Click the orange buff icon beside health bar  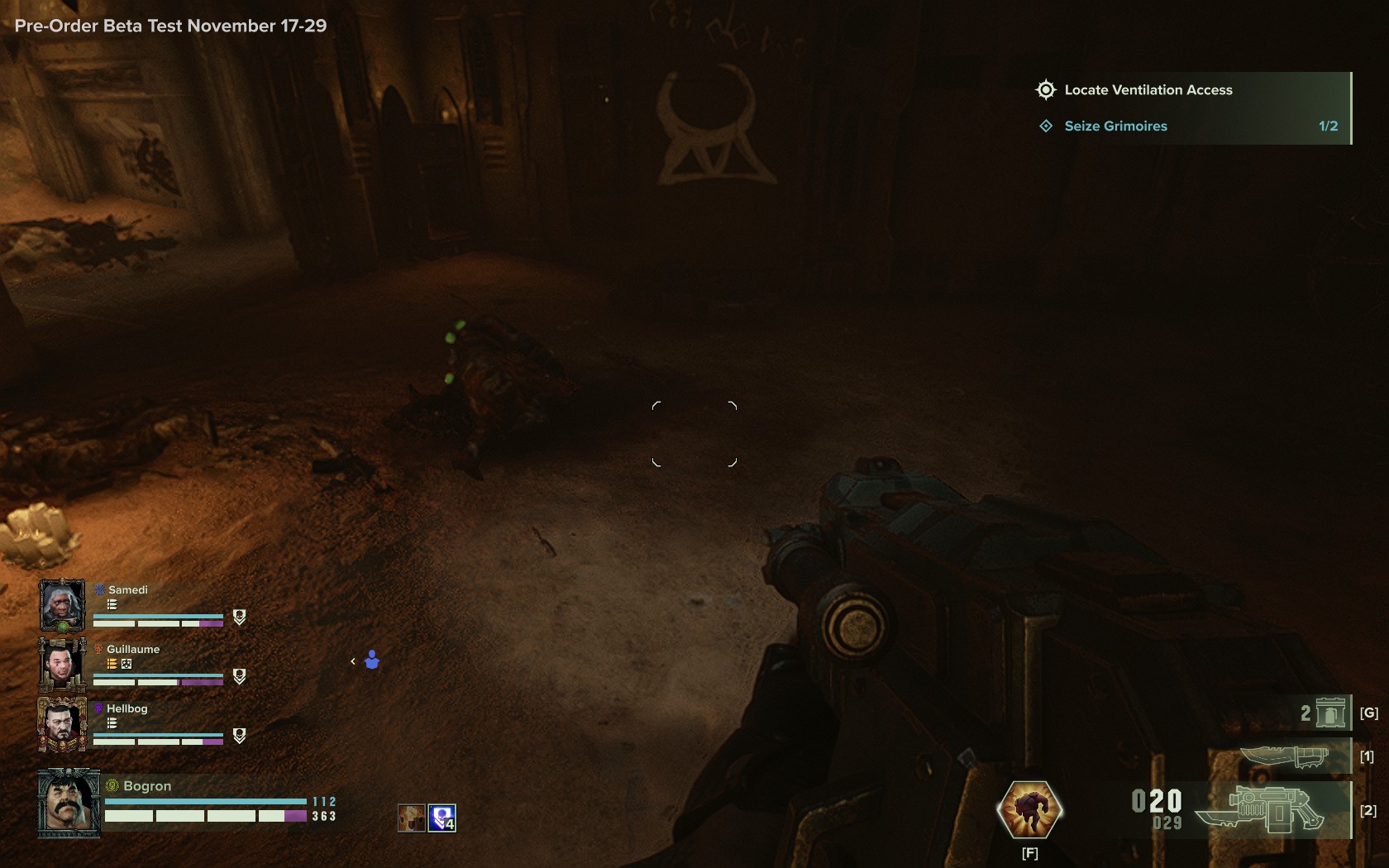411,818
